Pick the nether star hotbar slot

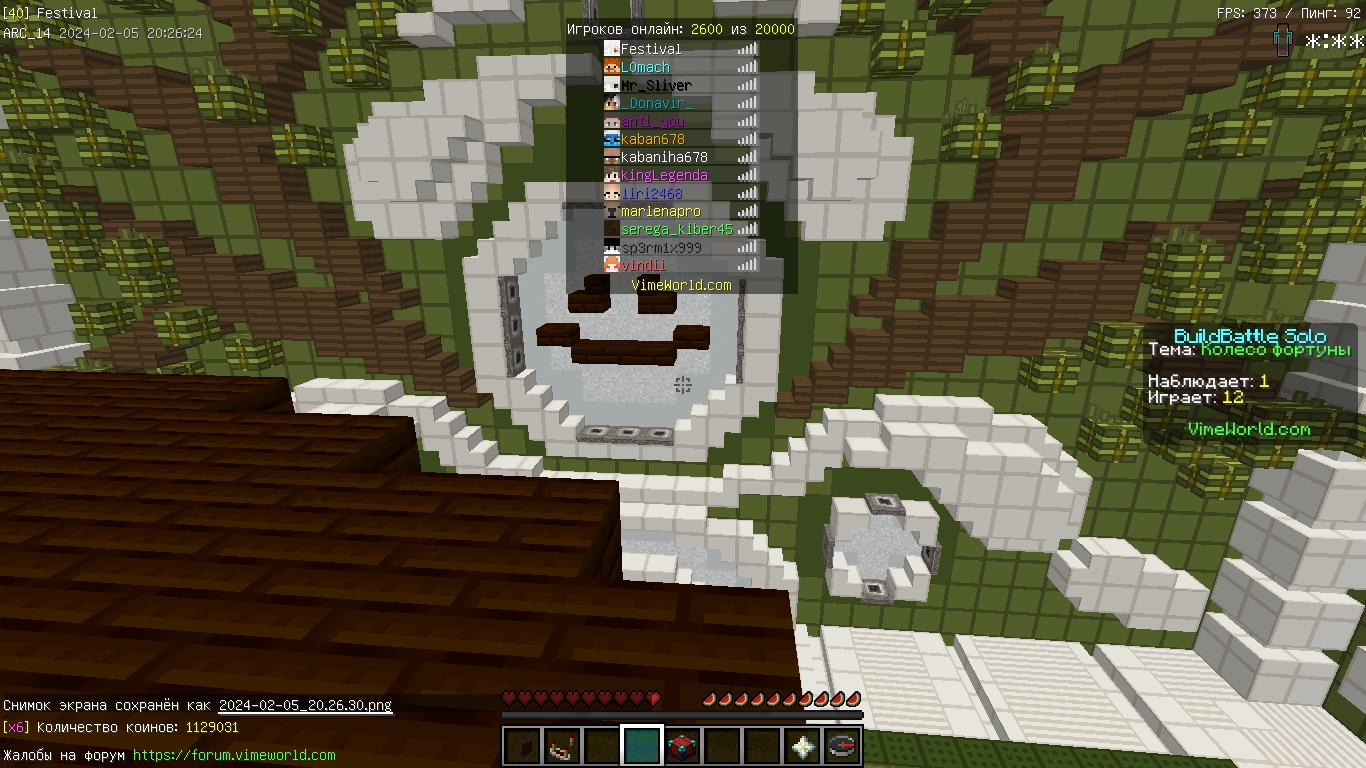tap(802, 745)
